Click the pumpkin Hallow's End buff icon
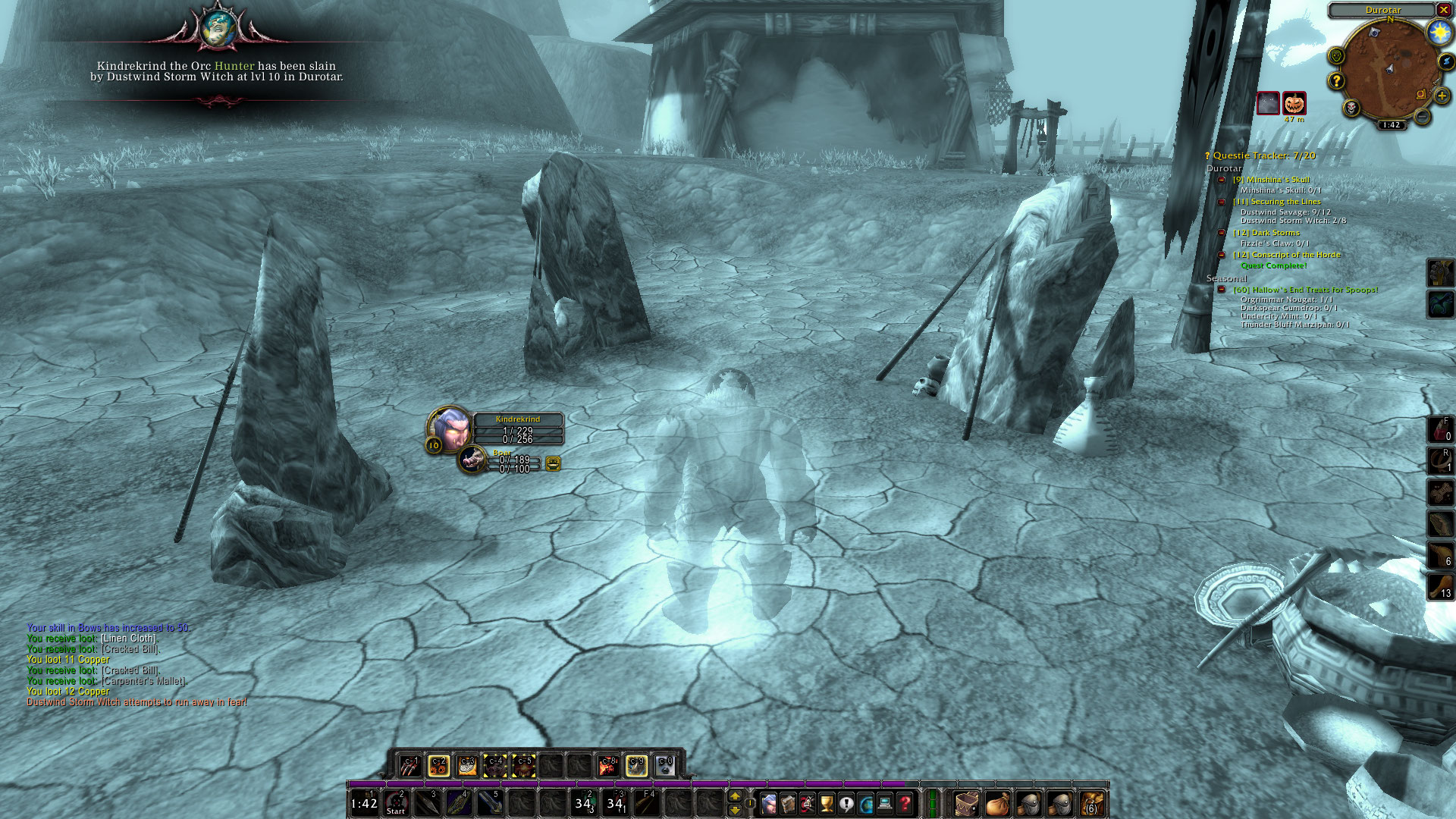This screenshot has width=1456, height=819. pyautogui.click(x=1294, y=103)
